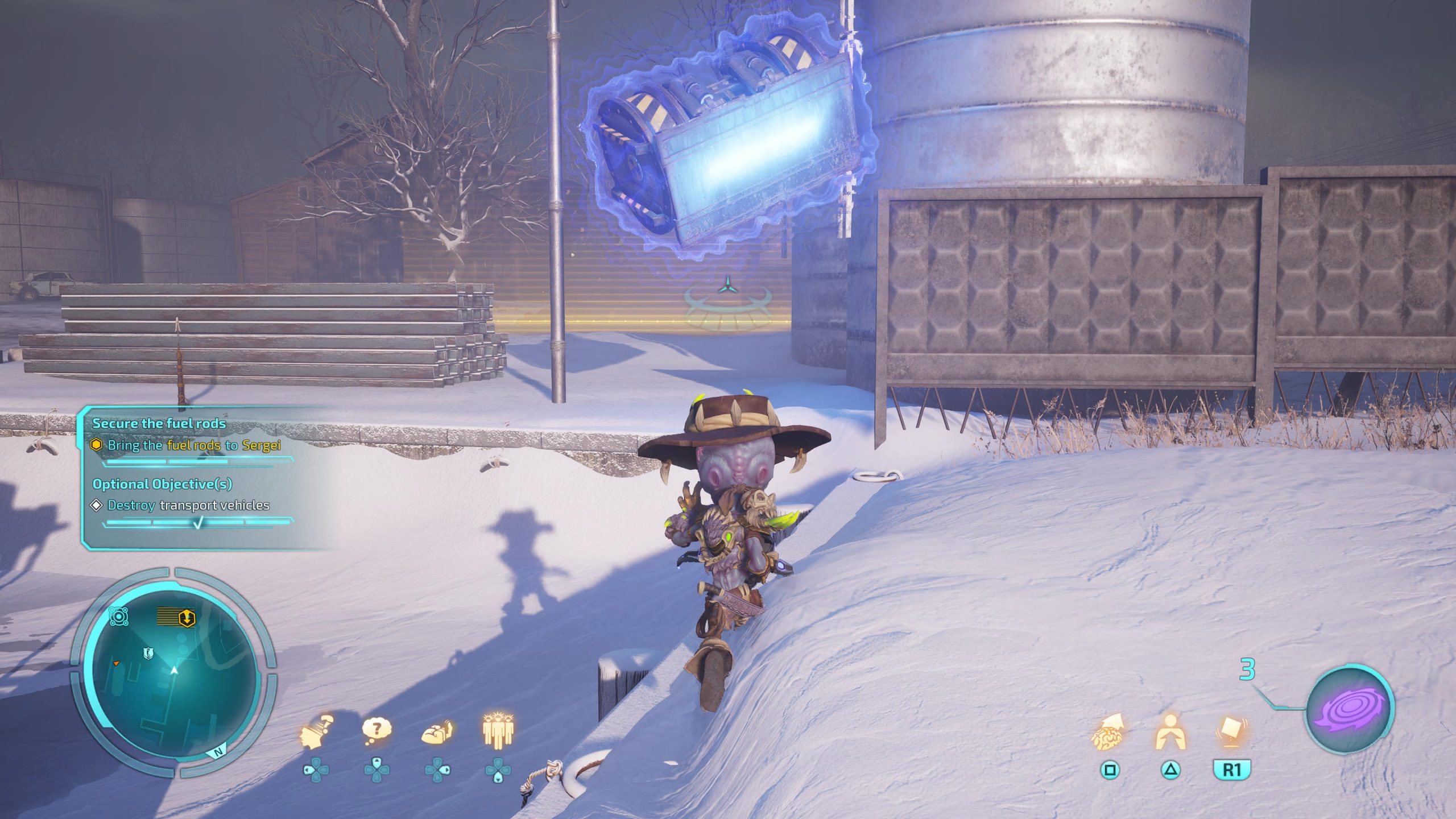Select the shield marker on the minimap
1456x819 pixels.
pos(148,653)
